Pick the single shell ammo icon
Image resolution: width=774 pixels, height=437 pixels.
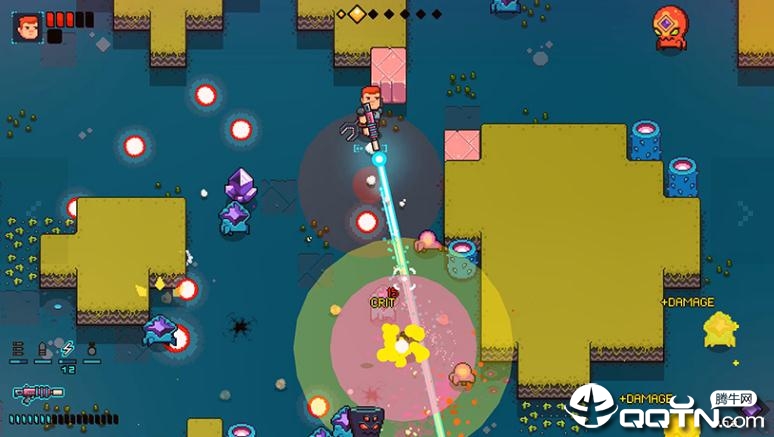(43, 350)
